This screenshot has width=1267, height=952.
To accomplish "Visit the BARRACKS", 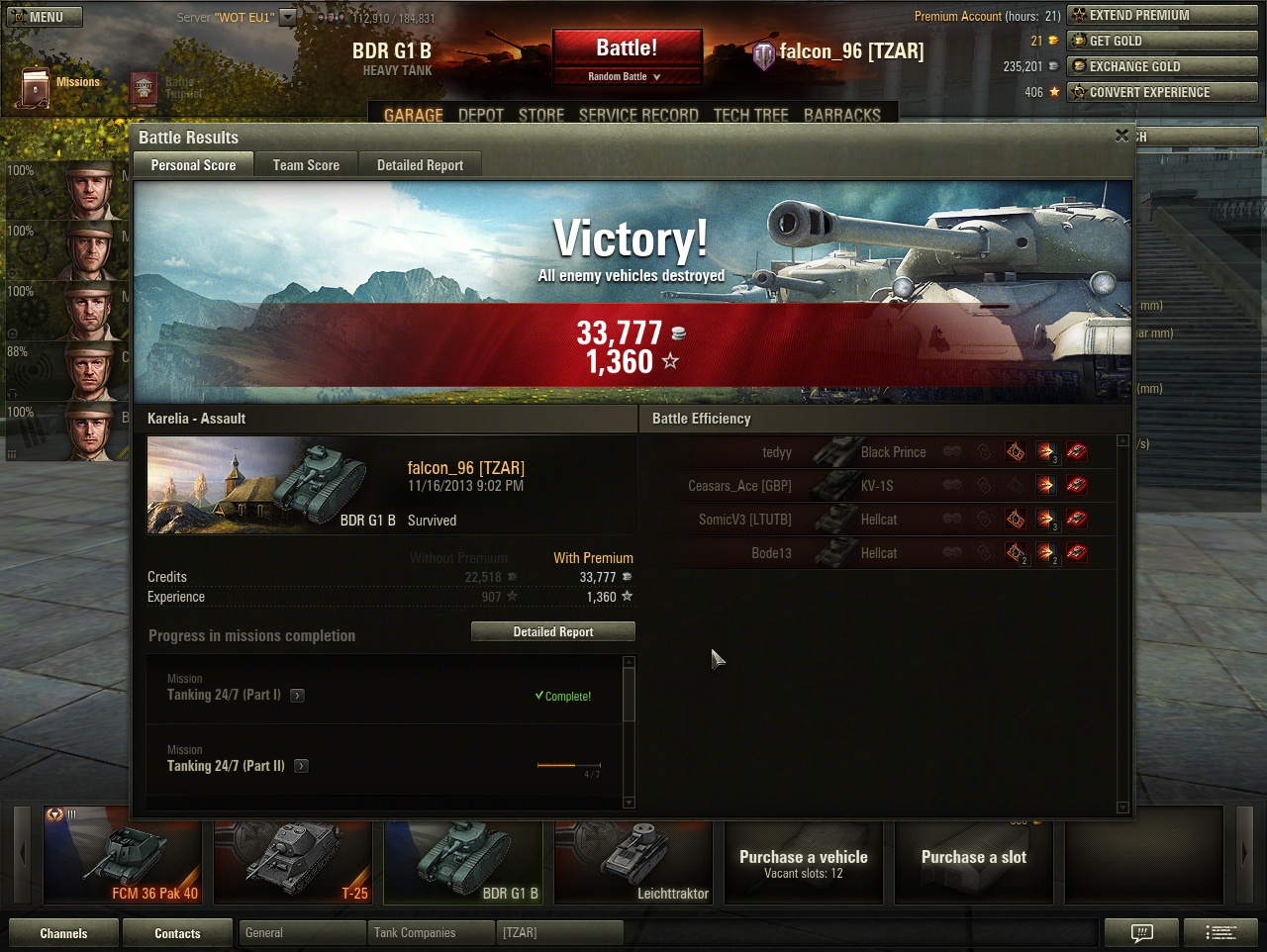I will click(841, 115).
